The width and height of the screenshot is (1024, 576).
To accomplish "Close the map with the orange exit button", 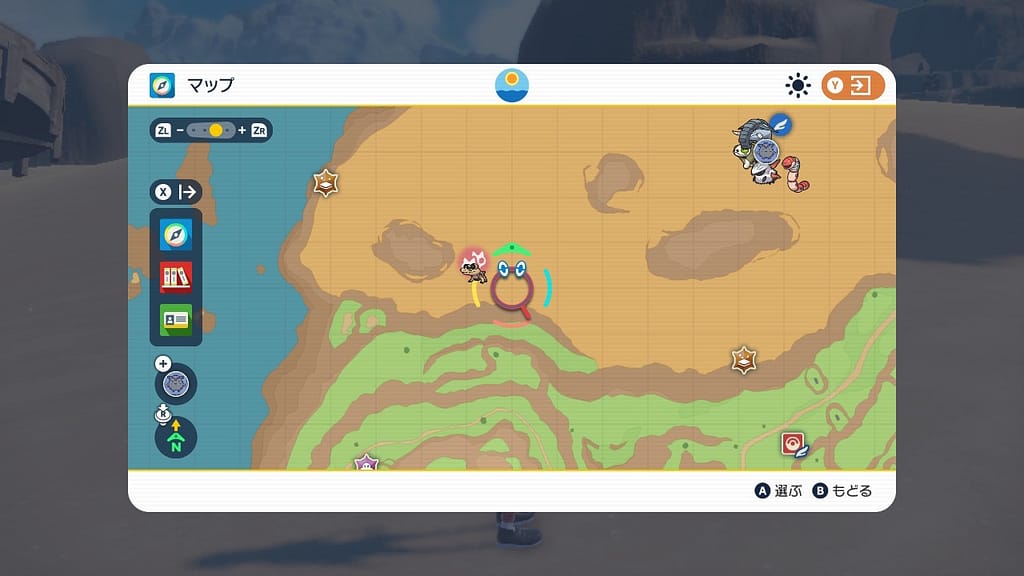I will click(x=853, y=86).
